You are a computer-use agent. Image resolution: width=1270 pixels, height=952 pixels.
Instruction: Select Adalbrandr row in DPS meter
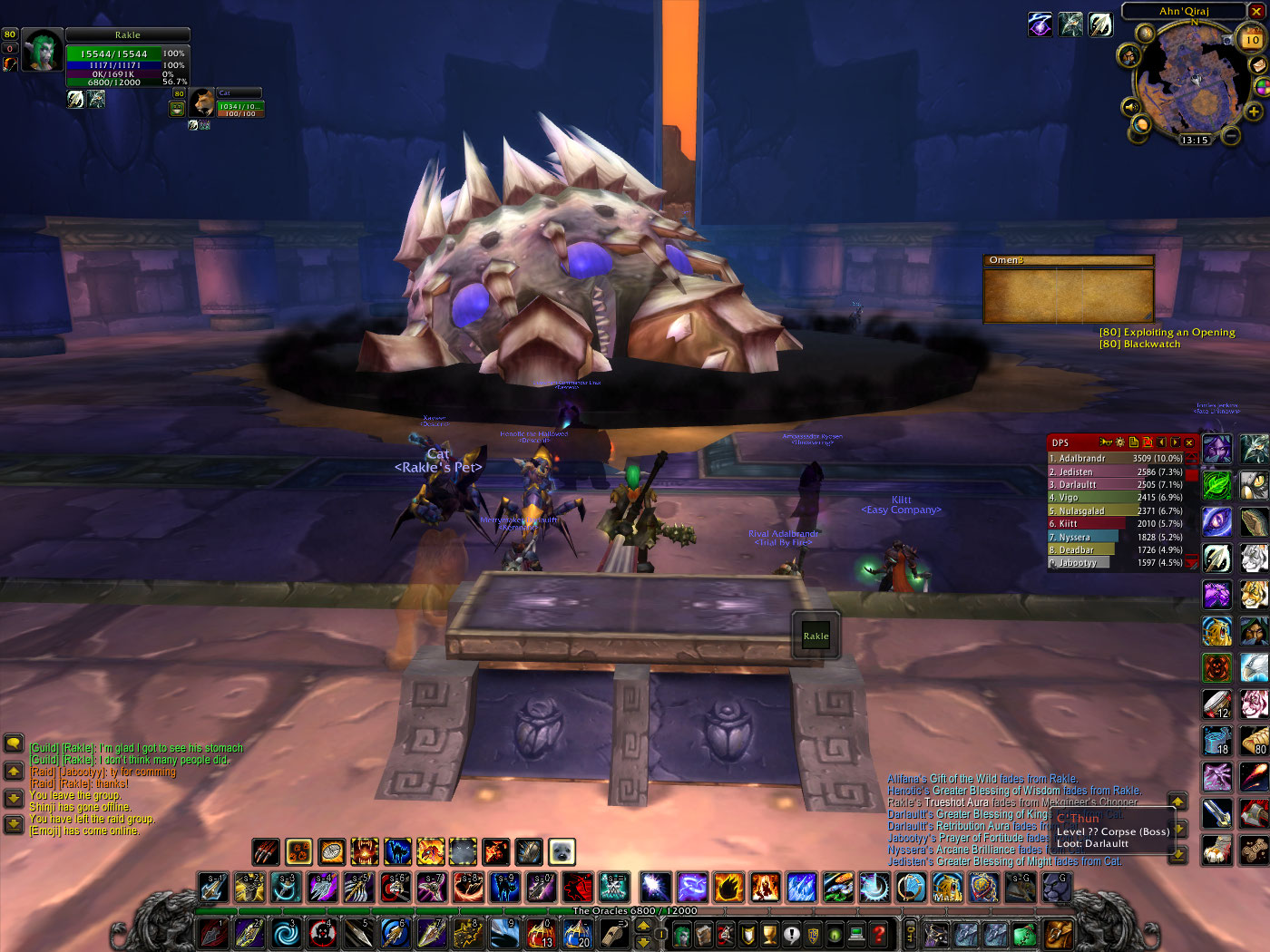1115,459
